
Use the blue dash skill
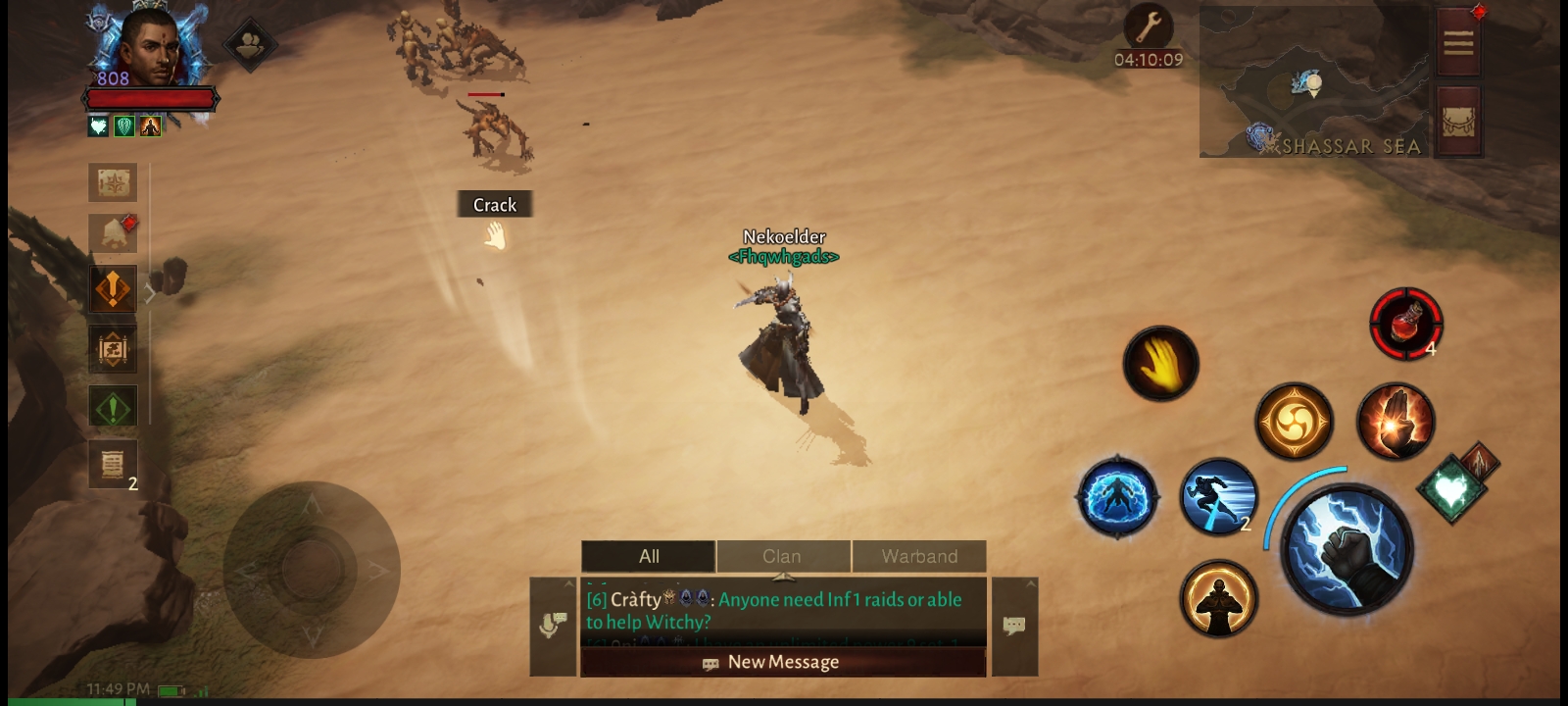[1218, 496]
